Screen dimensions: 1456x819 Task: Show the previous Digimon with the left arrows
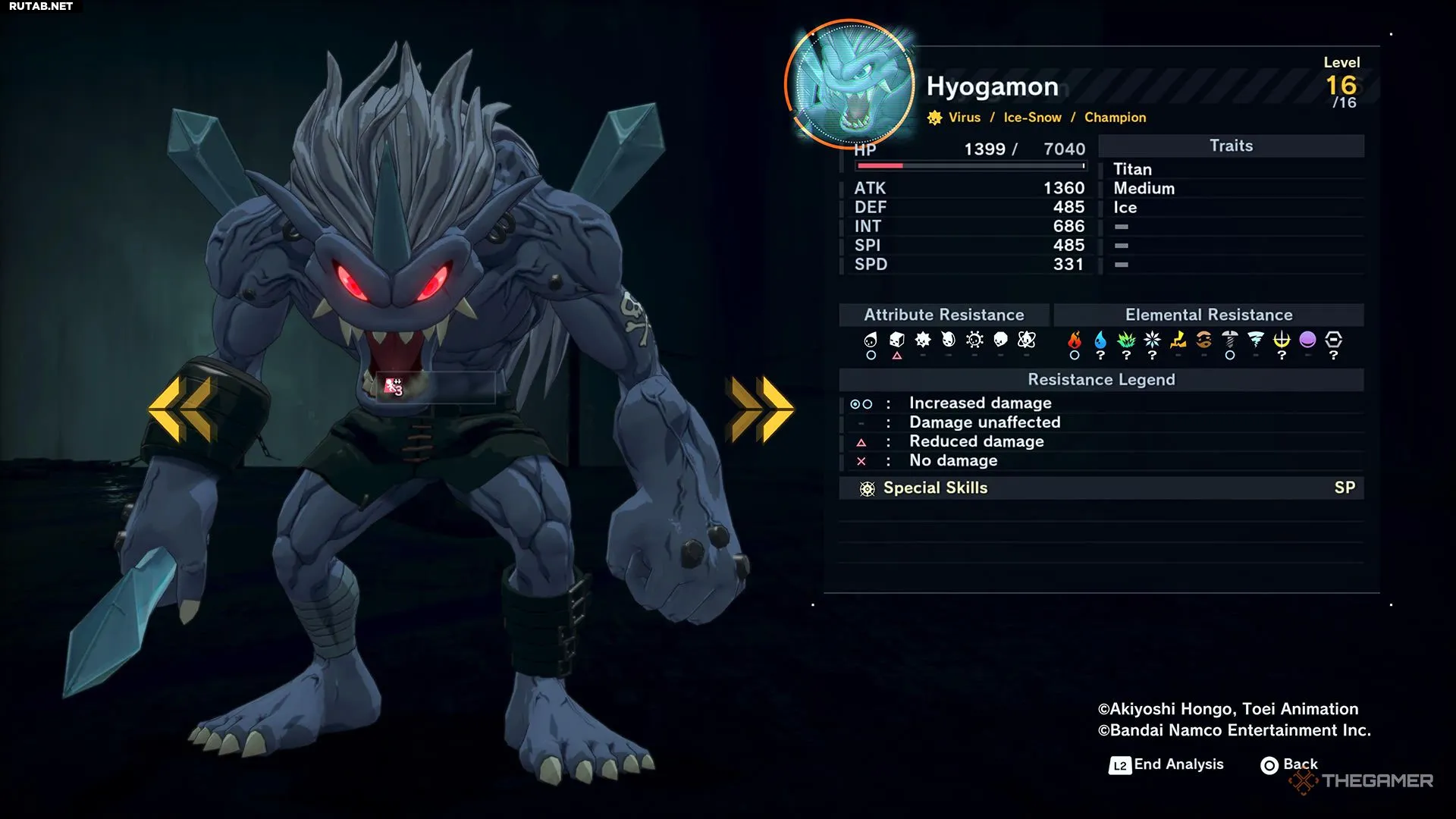[180, 409]
